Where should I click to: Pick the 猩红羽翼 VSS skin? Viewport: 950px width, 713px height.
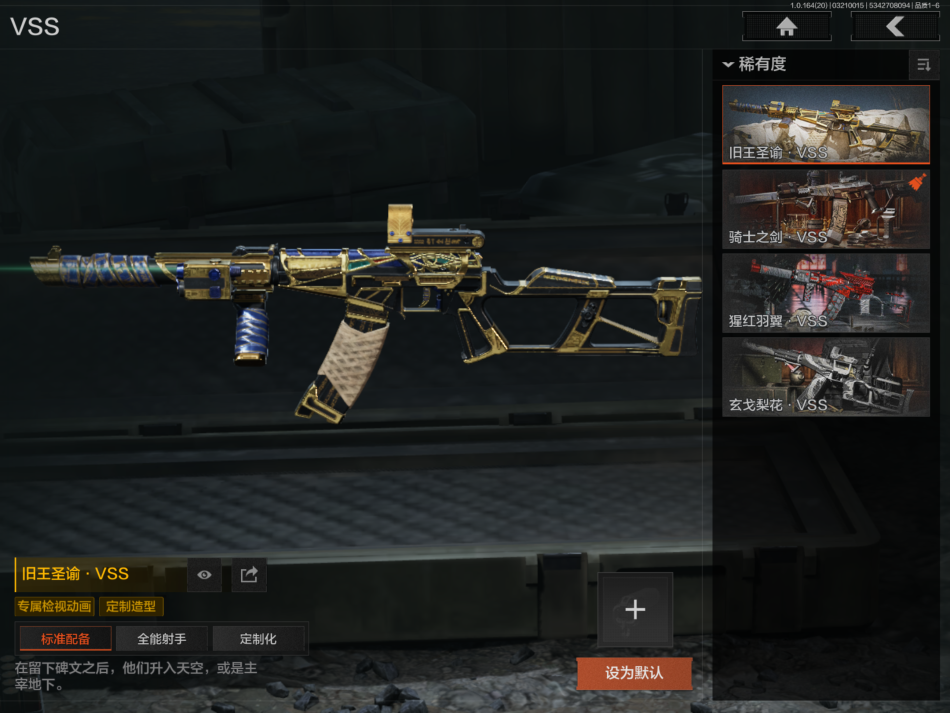tap(826, 292)
